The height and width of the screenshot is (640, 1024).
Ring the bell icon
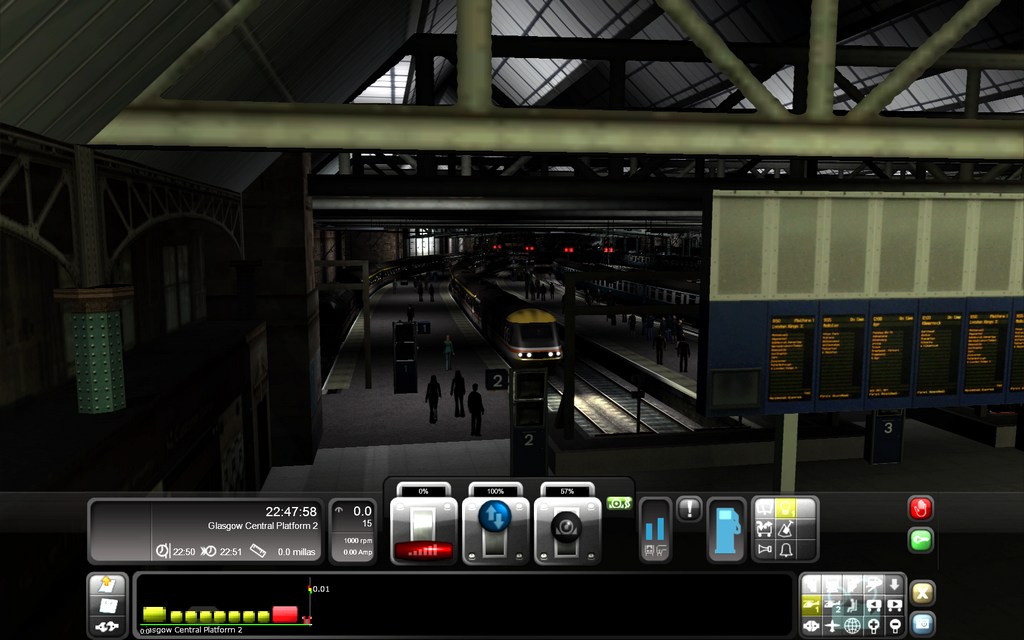[x=785, y=550]
